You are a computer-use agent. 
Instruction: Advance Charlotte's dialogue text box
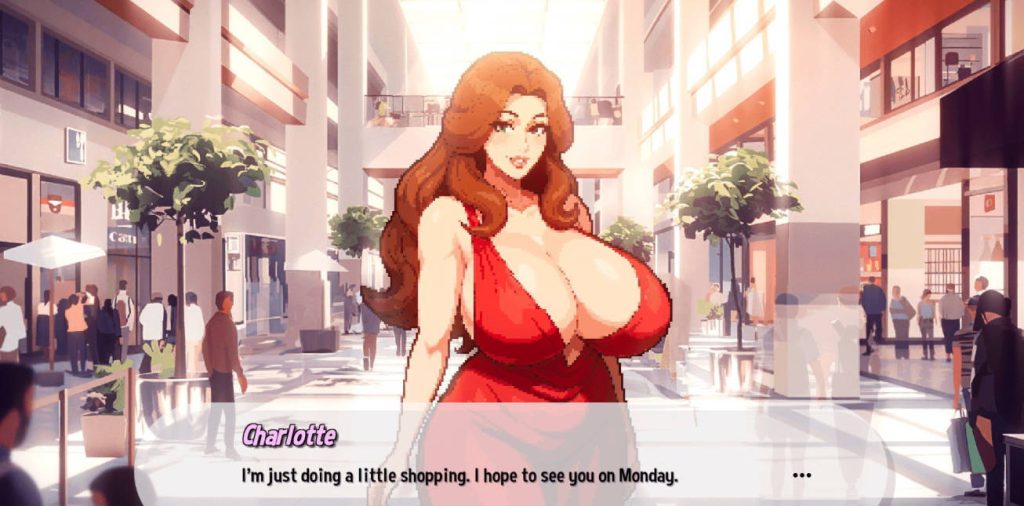[x=460, y=476]
